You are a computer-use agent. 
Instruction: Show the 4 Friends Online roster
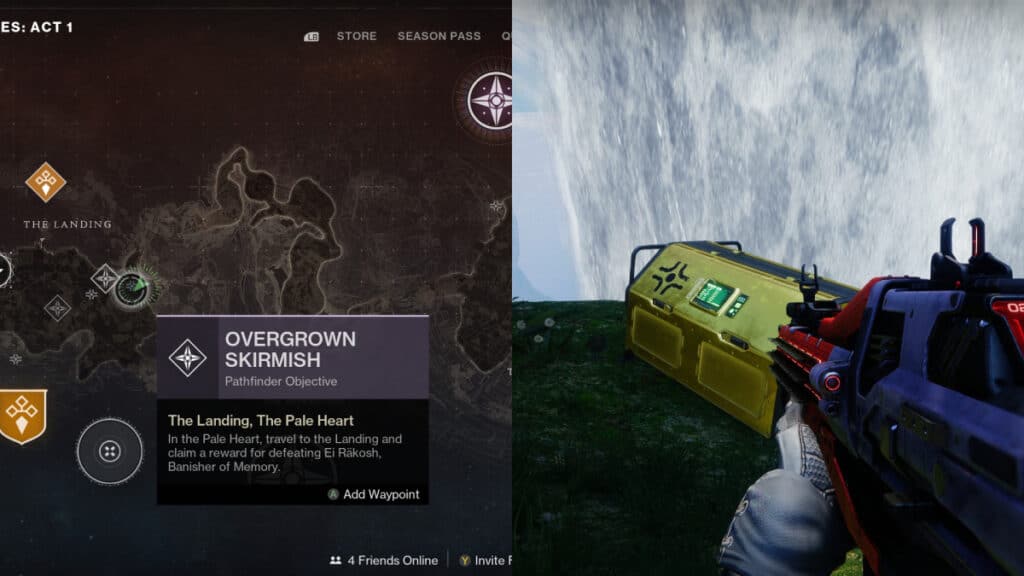click(x=383, y=560)
